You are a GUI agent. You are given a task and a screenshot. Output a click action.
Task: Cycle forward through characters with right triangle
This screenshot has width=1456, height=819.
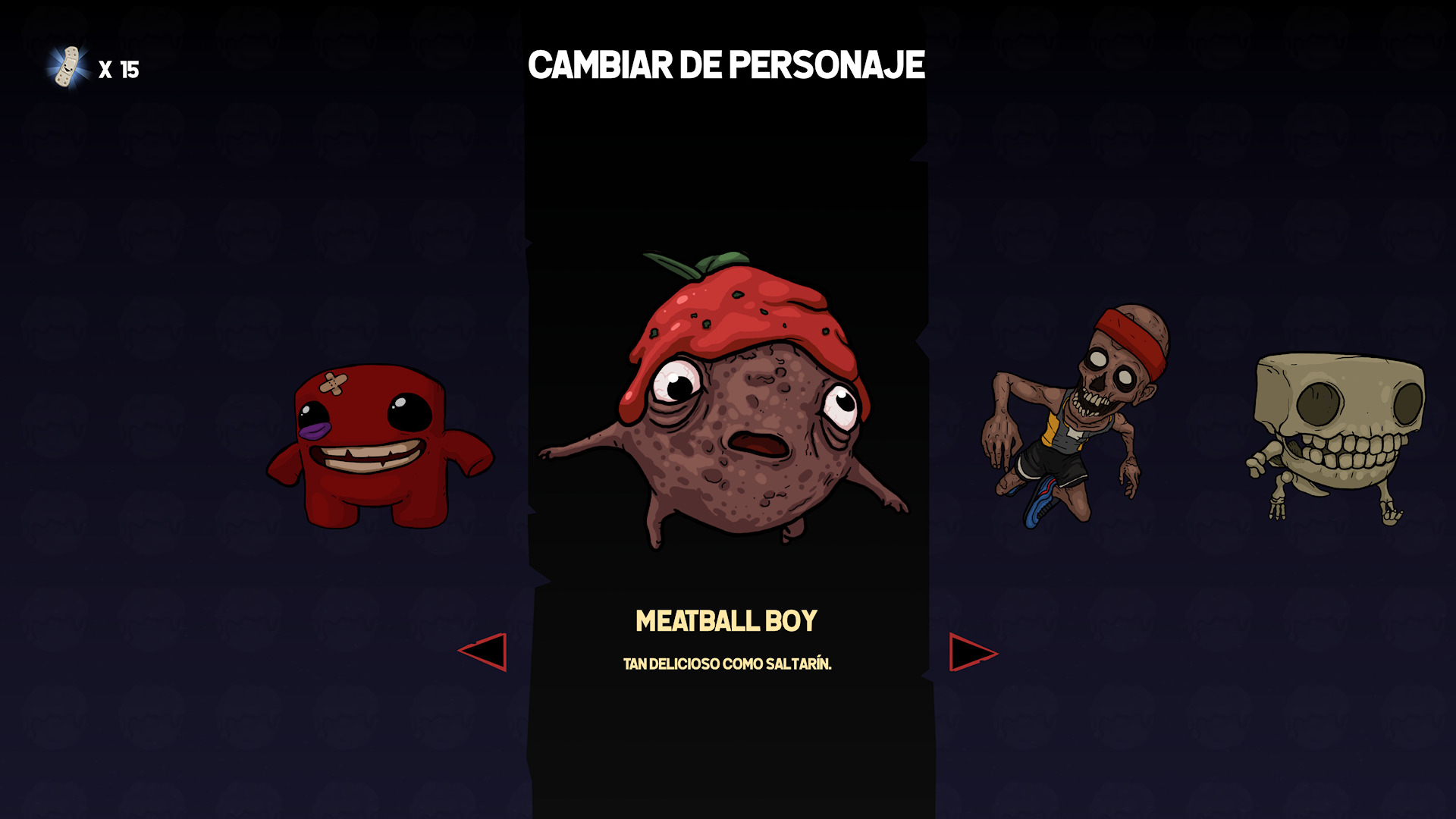click(971, 652)
